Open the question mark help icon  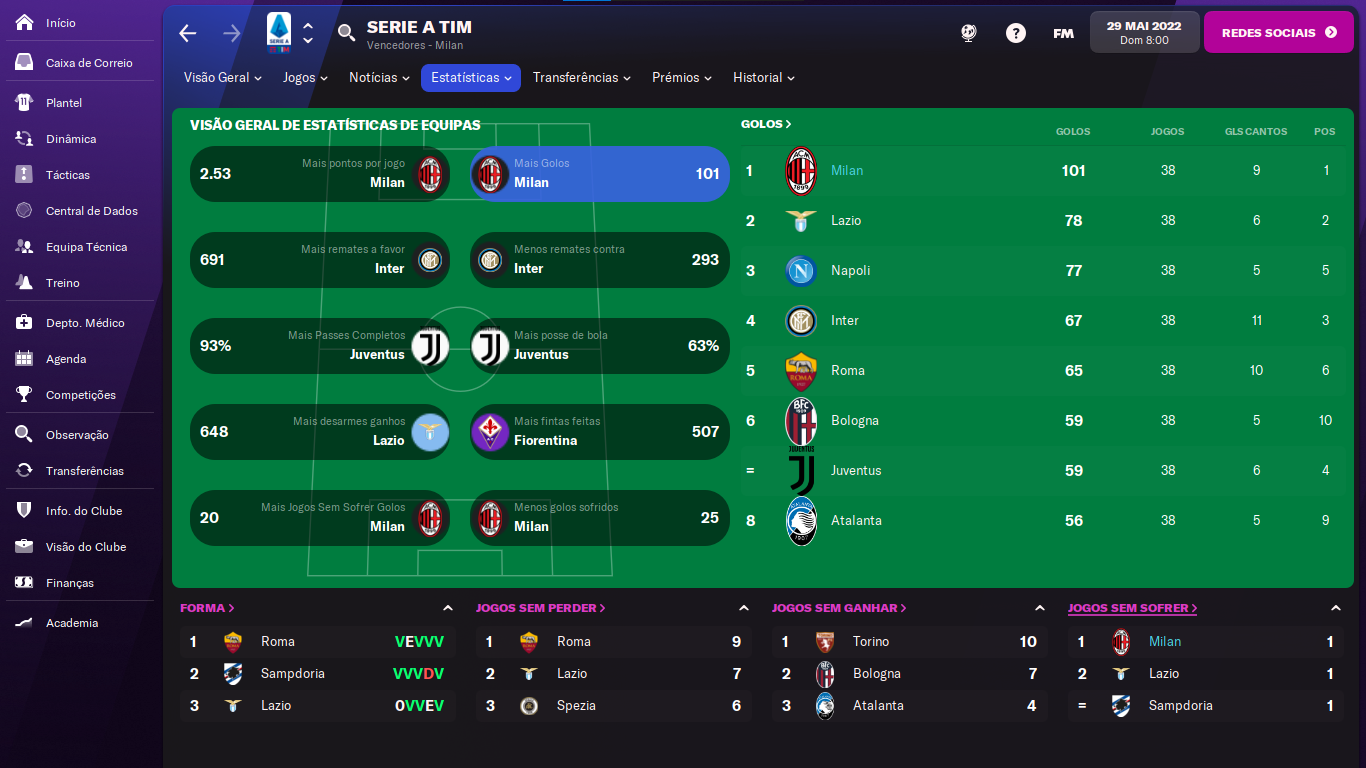1016,33
